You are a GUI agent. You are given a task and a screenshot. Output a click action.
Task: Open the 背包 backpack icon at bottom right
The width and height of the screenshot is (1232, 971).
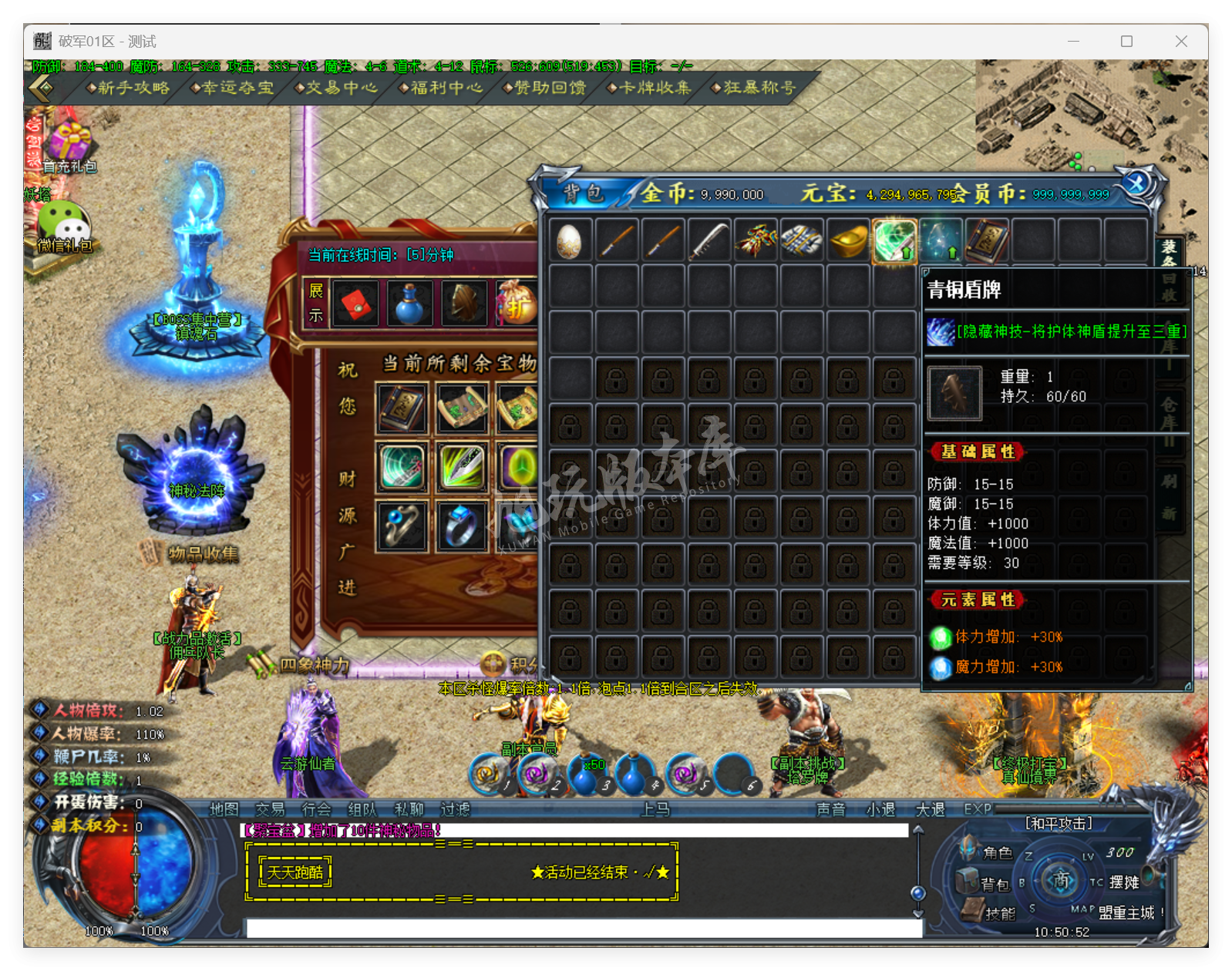968,880
